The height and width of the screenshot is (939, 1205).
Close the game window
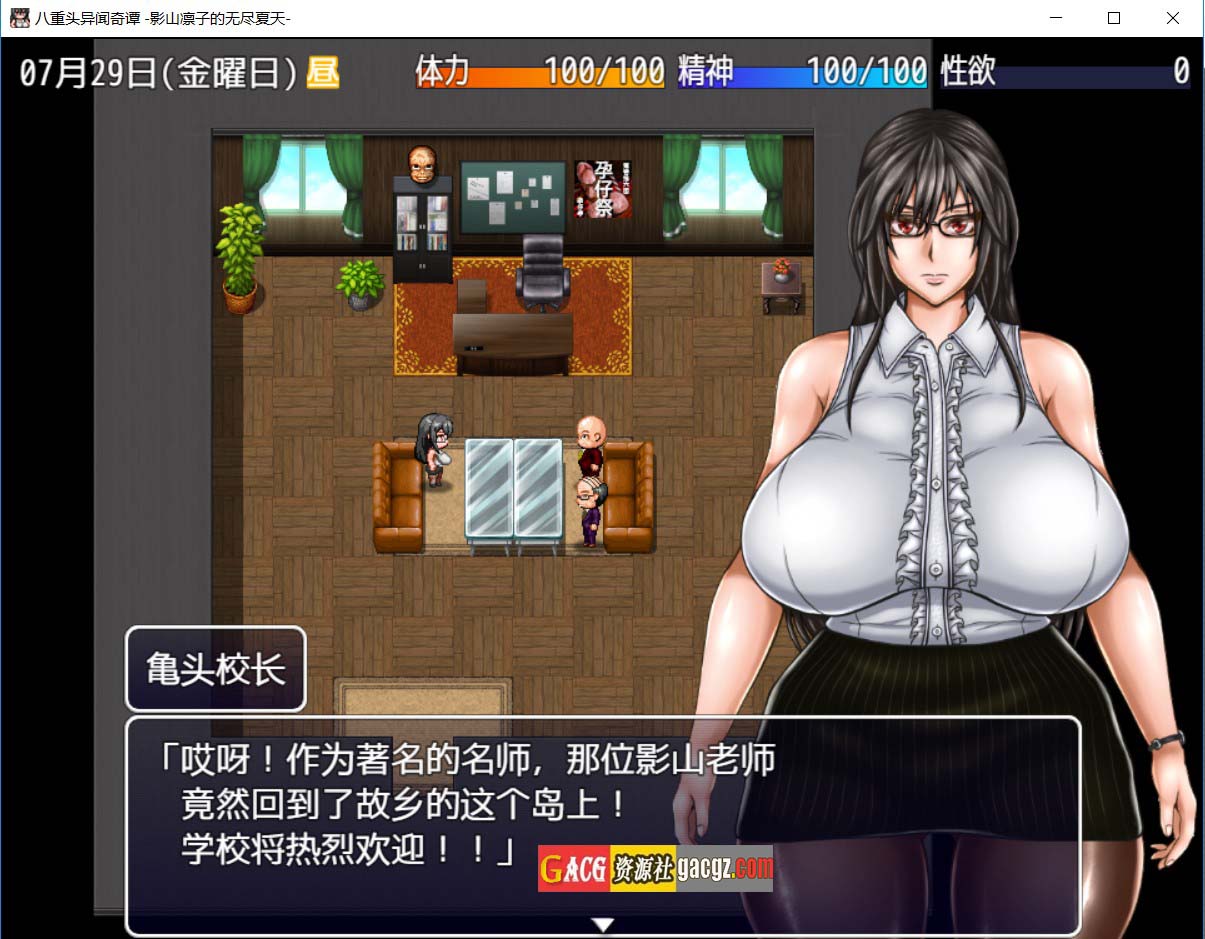[x=1173, y=18]
